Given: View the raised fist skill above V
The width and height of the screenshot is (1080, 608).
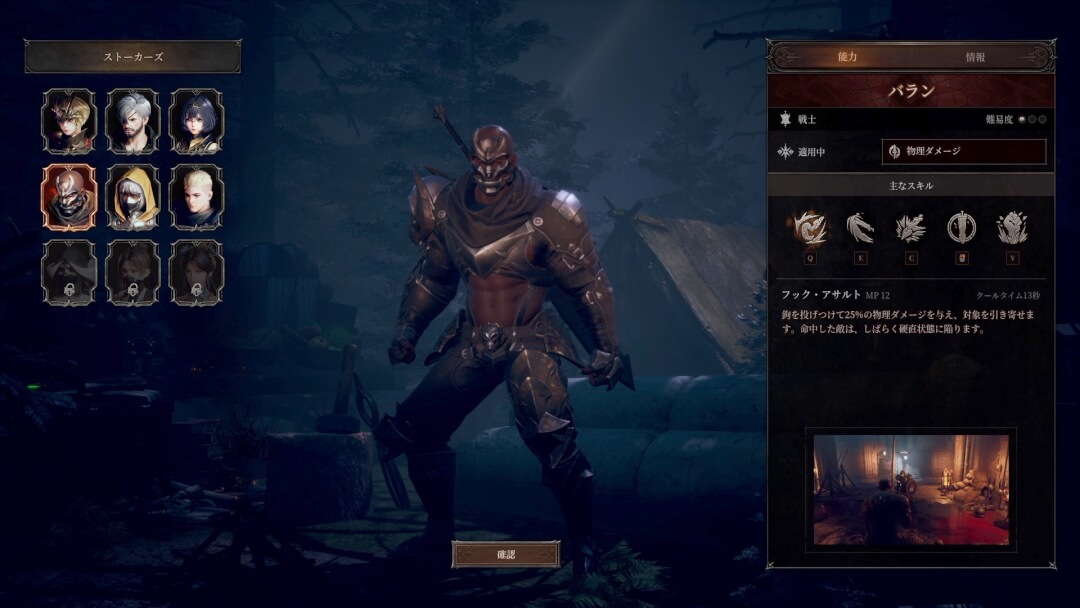Looking at the screenshot, I should [1012, 228].
